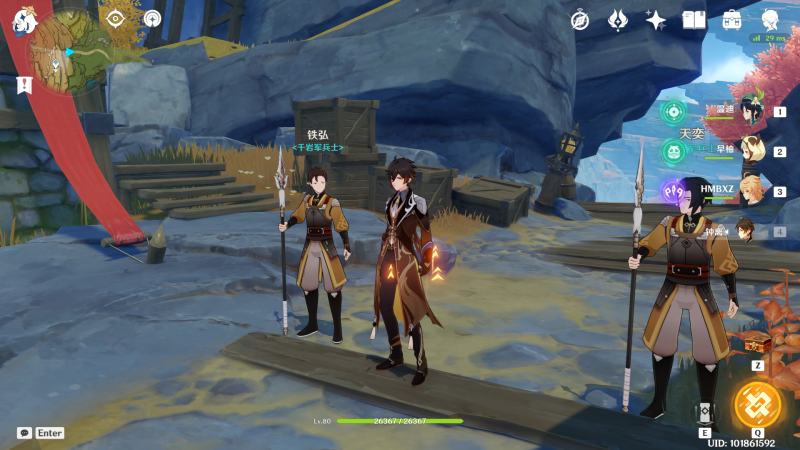
Task: Open the backpack inventory
Action: click(x=732, y=20)
